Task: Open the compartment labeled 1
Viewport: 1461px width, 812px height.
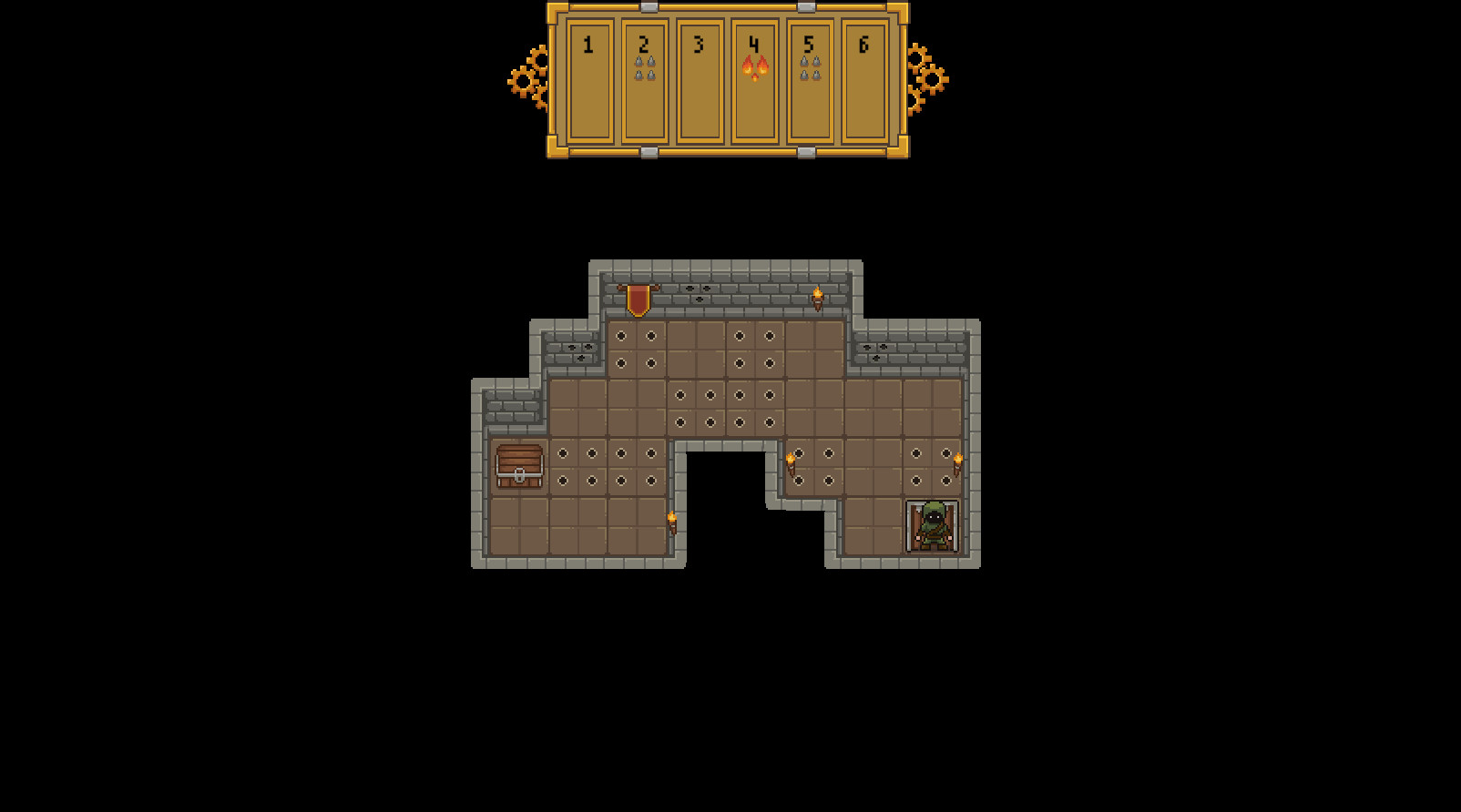Action: [x=590, y=77]
